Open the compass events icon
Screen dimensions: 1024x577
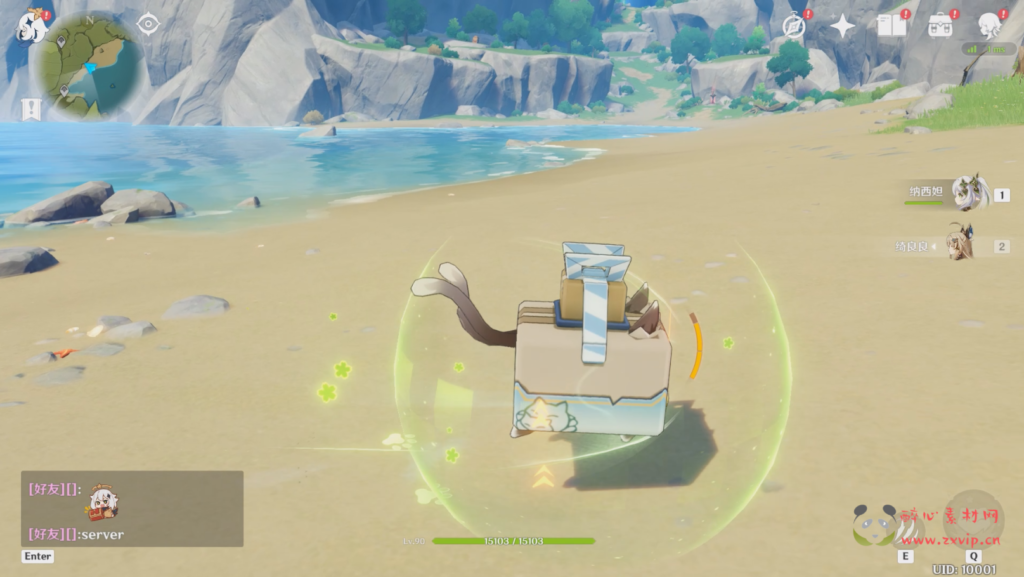coord(794,26)
